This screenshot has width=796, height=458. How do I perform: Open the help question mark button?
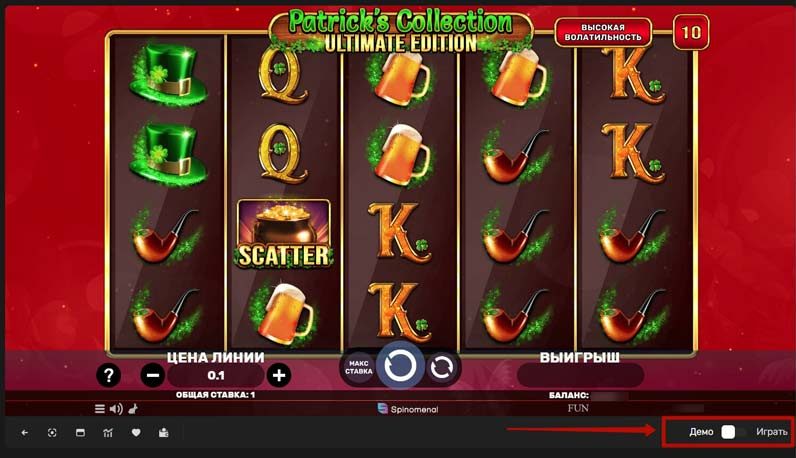[x=109, y=375]
